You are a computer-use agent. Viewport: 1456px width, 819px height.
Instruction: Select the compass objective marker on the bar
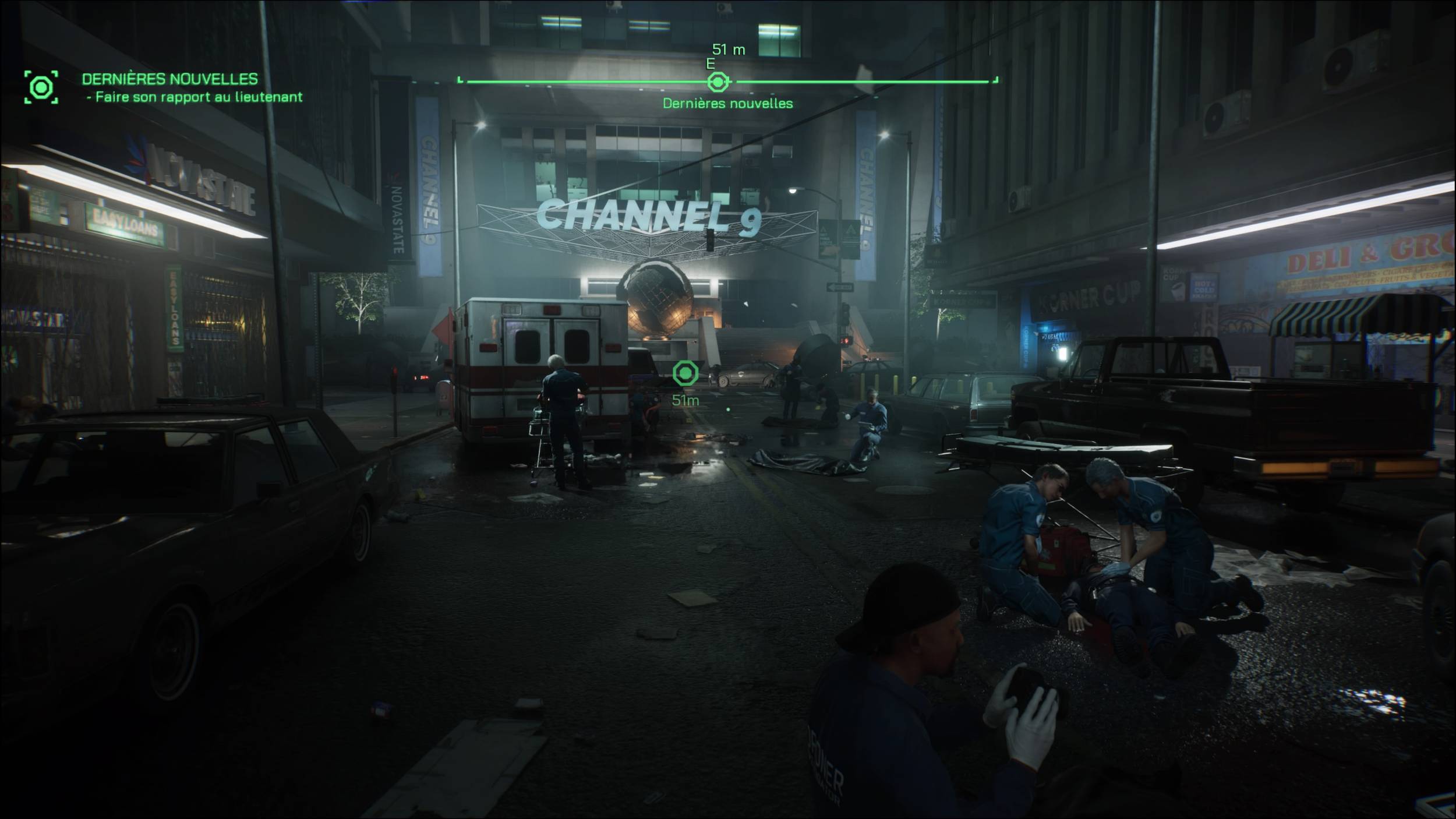pos(718,82)
